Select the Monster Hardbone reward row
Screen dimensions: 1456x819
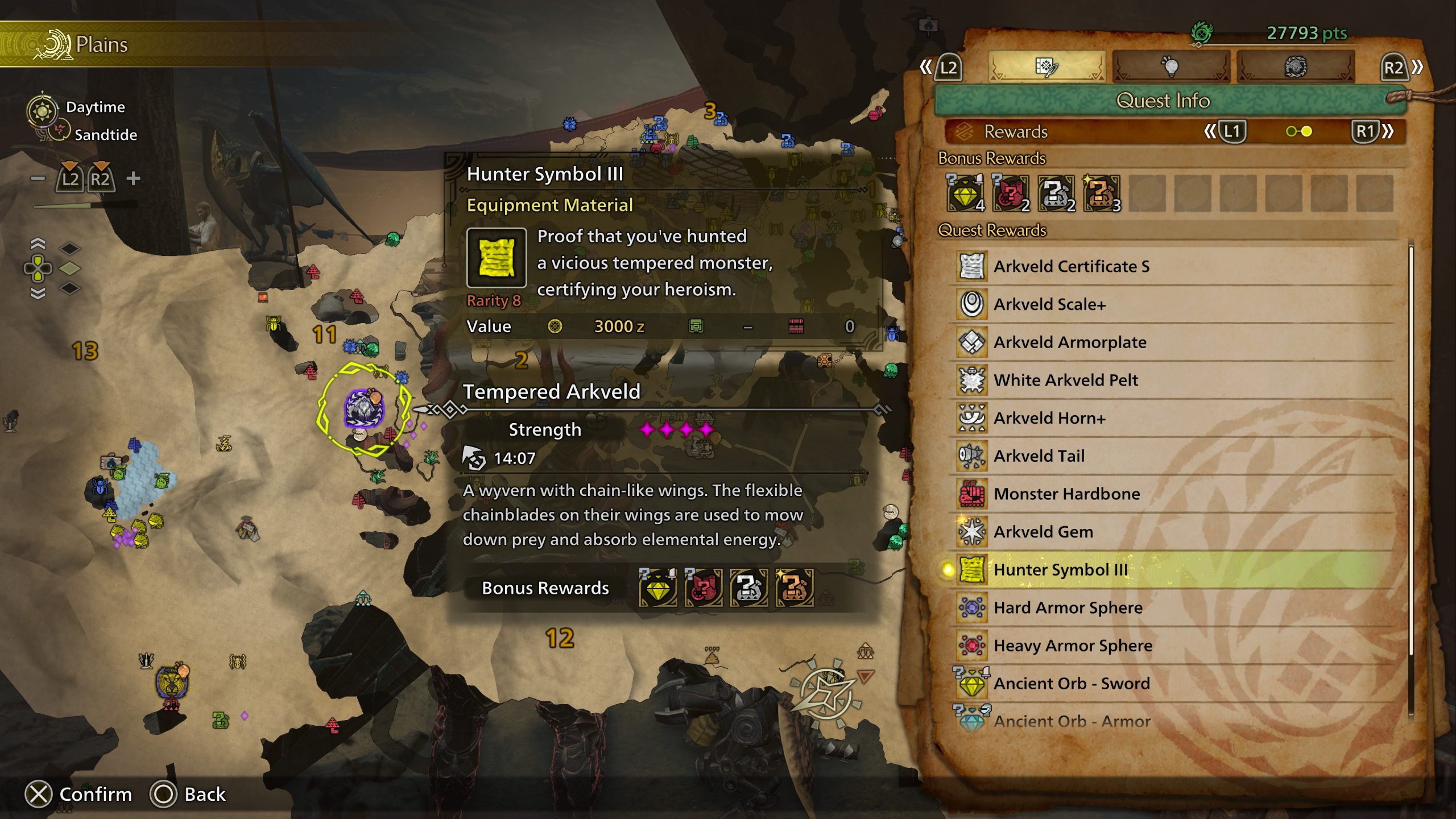tap(1066, 494)
